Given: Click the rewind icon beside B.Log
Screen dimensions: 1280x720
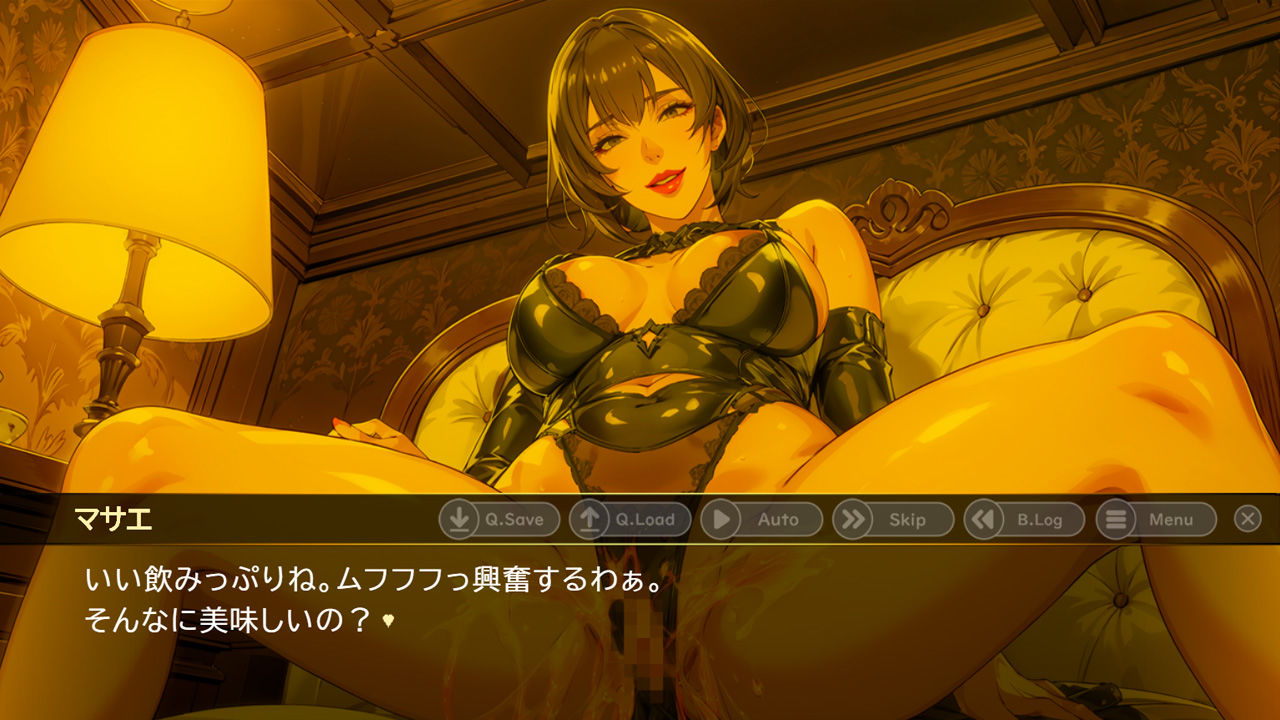Looking at the screenshot, I should 984,519.
